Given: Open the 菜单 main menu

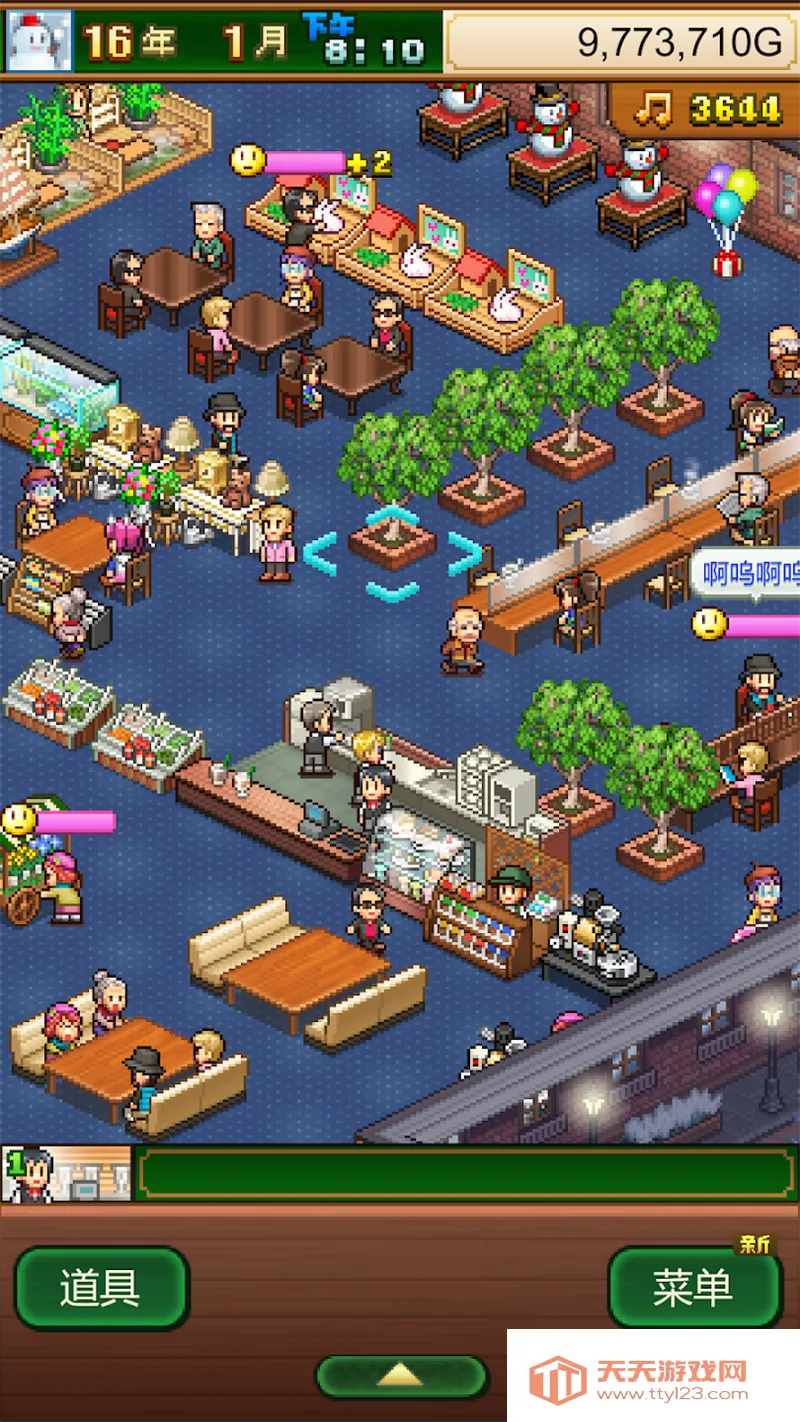Looking at the screenshot, I should [x=694, y=1288].
